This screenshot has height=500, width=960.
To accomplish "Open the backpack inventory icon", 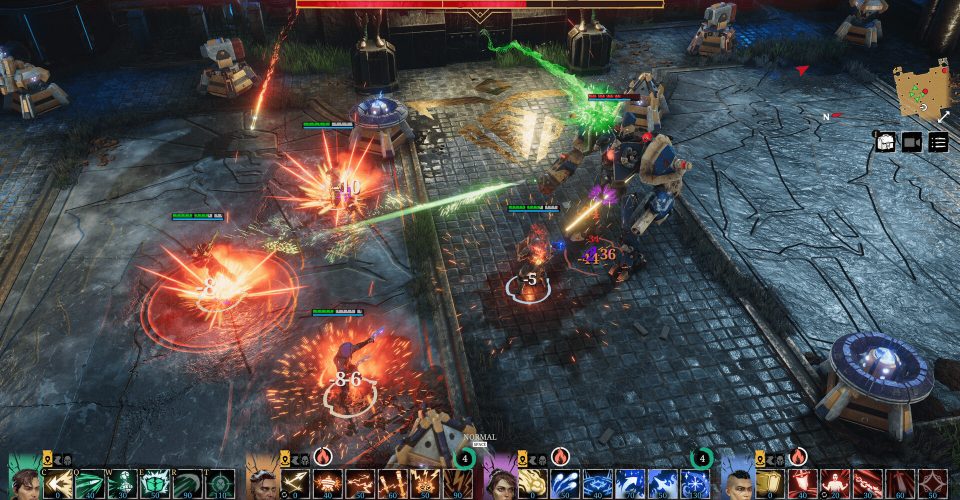I will point(885,142).
